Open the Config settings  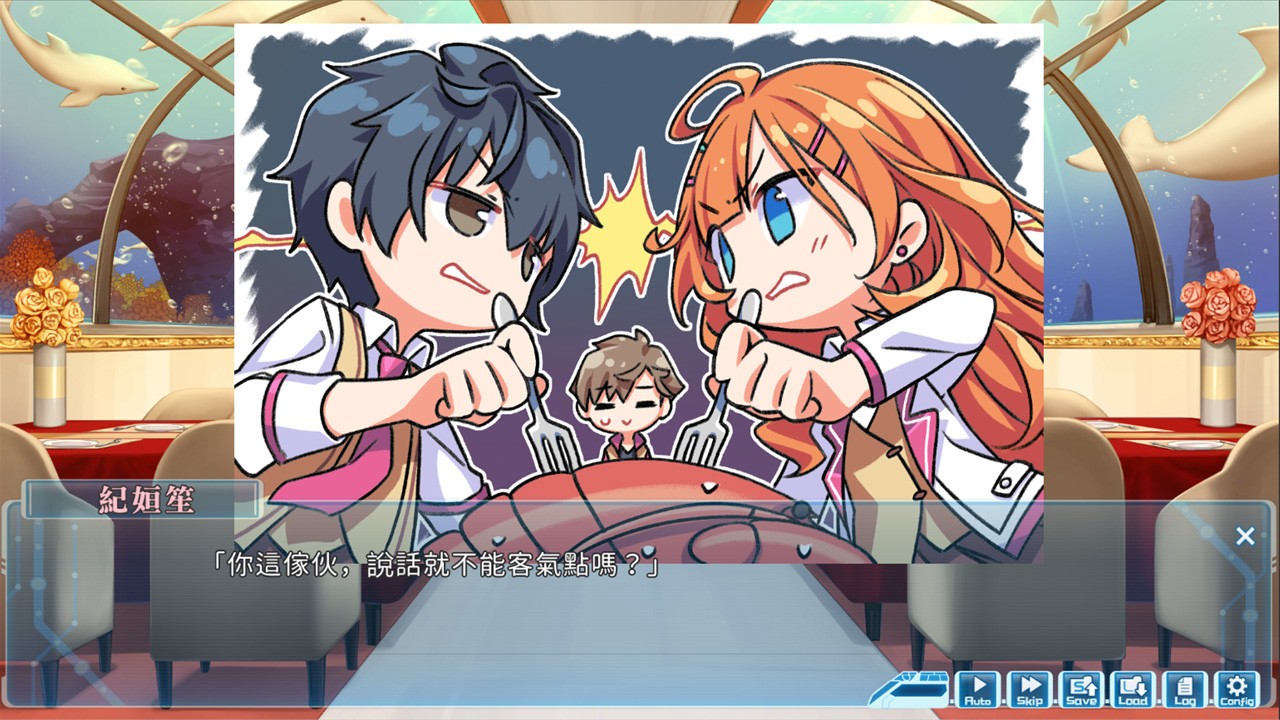pyautogui.click(x=1237, y=689)
